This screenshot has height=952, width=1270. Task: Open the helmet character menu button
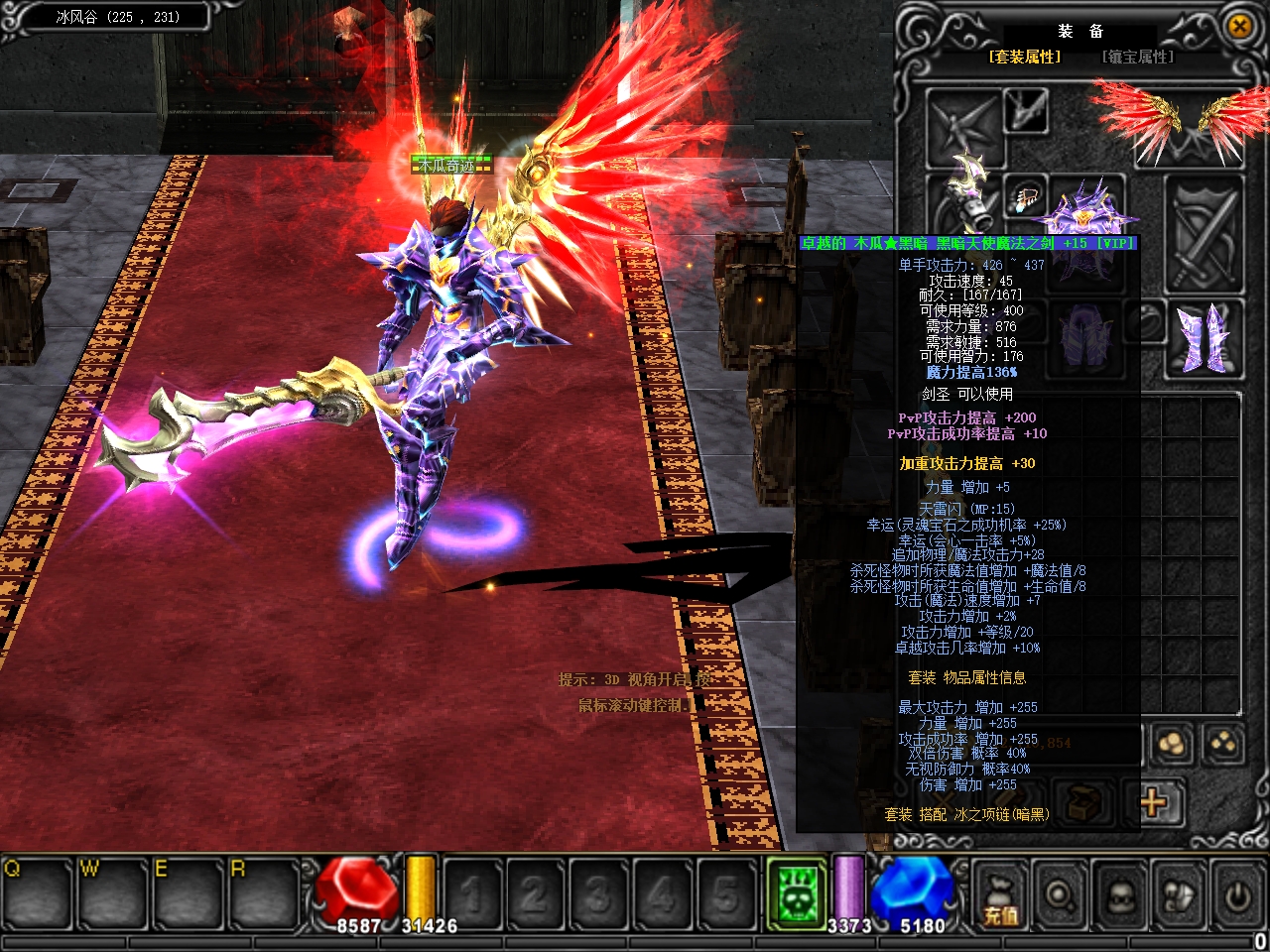1120,895
